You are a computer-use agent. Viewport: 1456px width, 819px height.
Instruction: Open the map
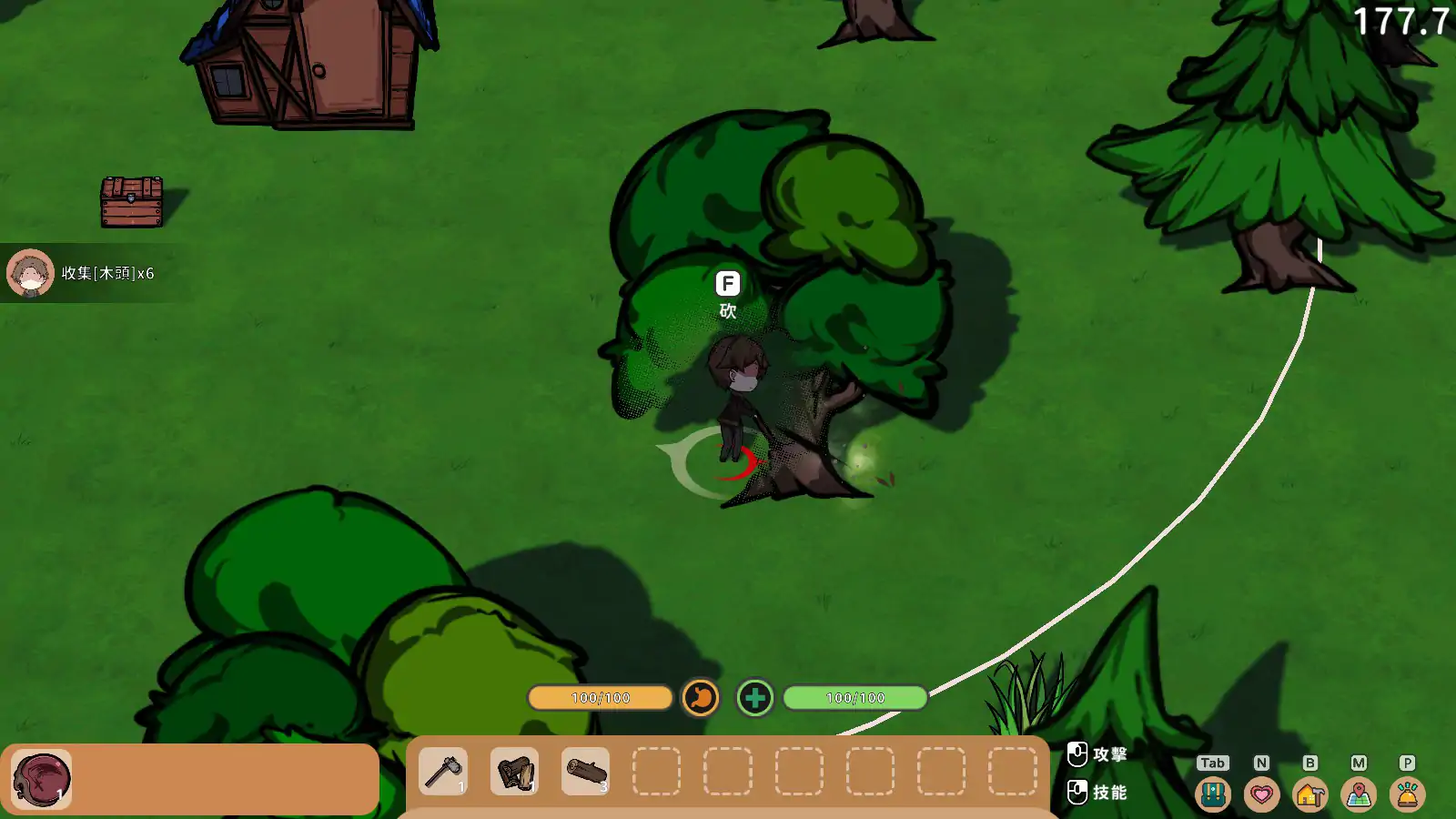(1359, 794)
